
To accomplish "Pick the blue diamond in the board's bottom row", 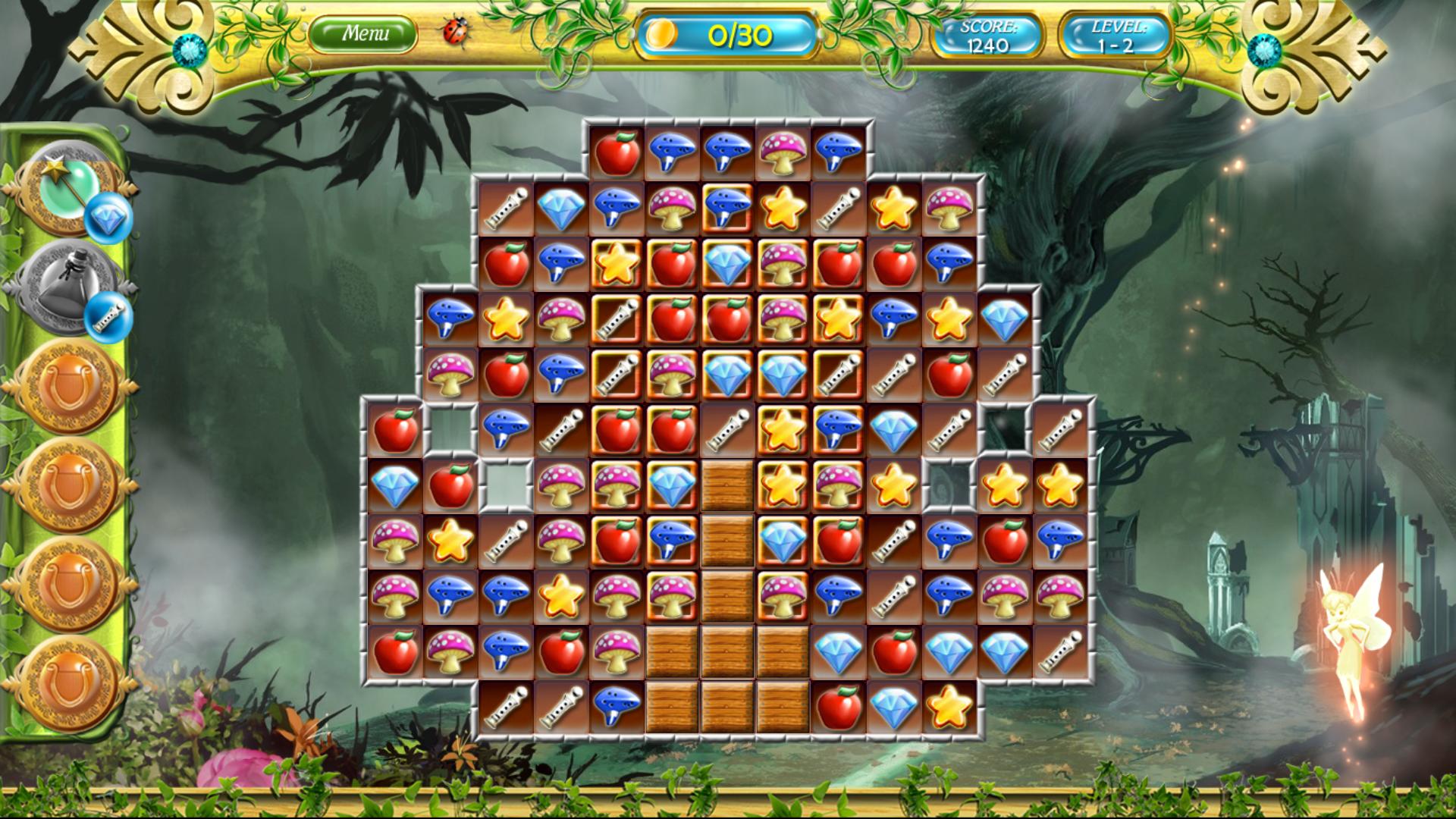I will 893,707.
